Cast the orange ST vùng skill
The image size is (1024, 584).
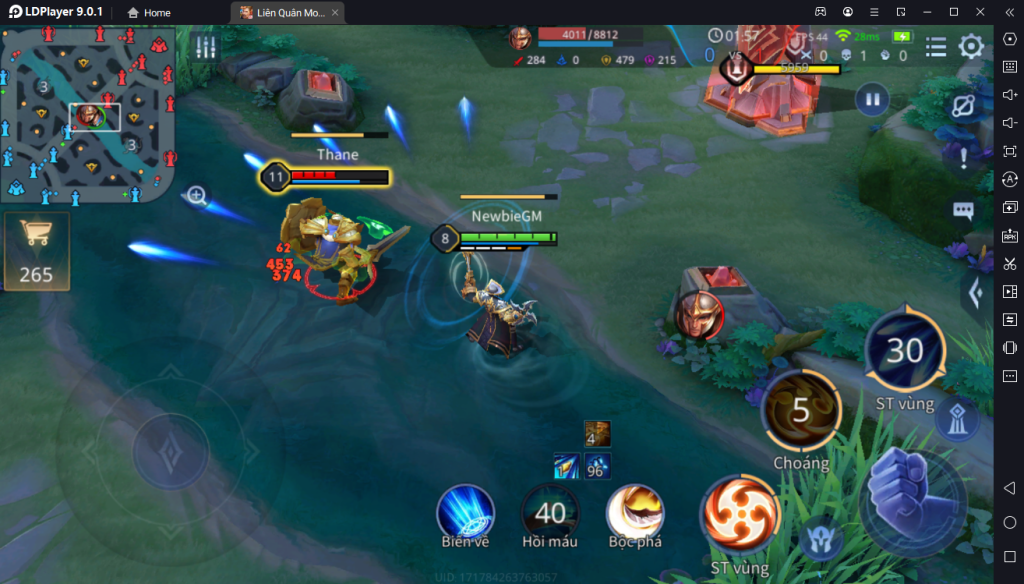[740, 516]
